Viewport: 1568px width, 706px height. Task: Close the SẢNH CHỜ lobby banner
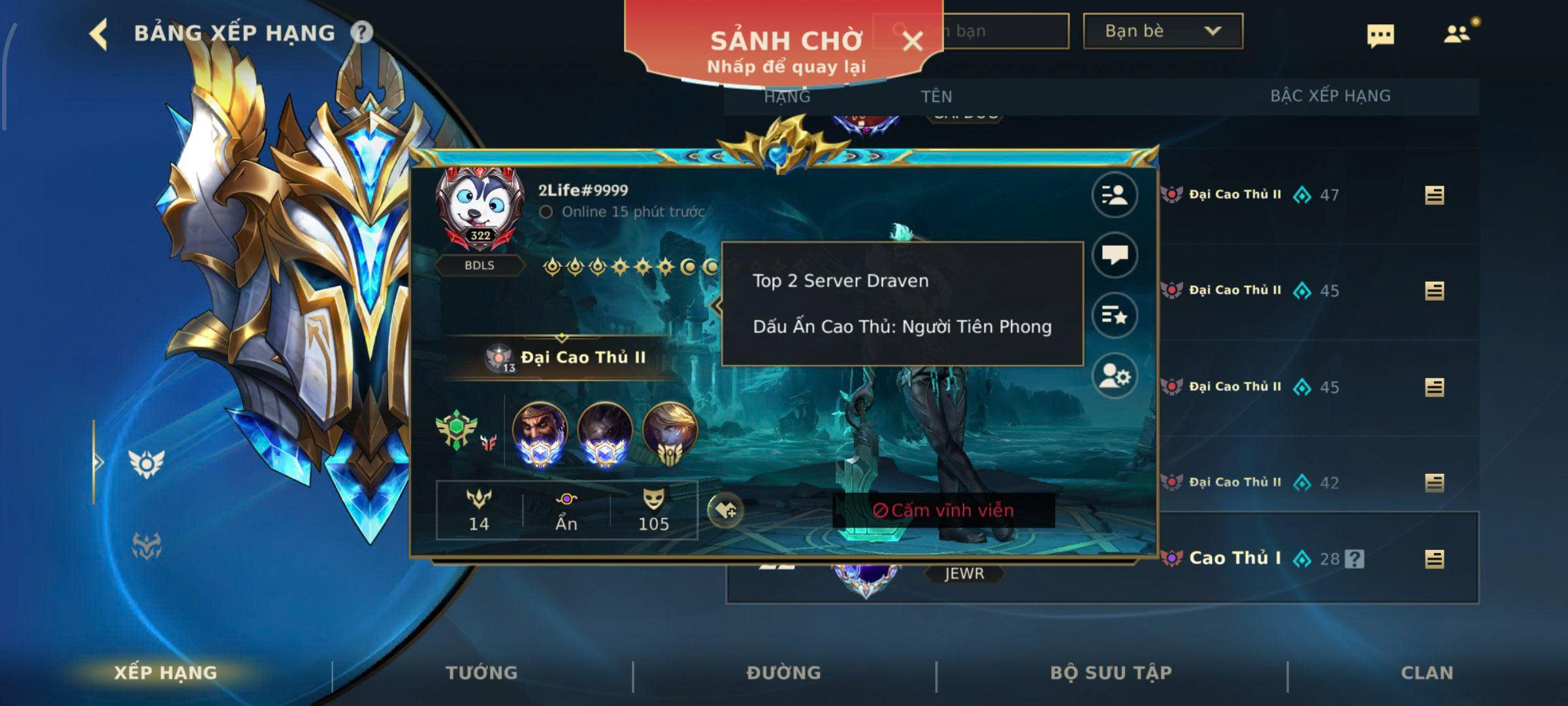pos(912,42)
